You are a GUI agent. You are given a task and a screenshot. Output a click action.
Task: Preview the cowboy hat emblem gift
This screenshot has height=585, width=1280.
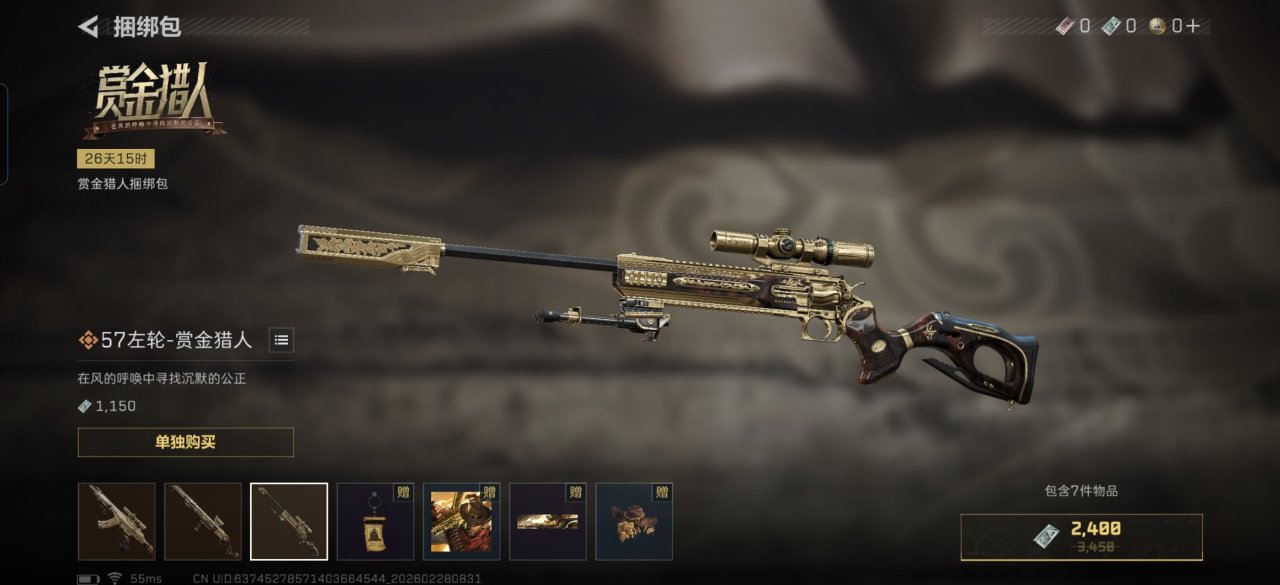pyautogui.click(x=634, y=521)
